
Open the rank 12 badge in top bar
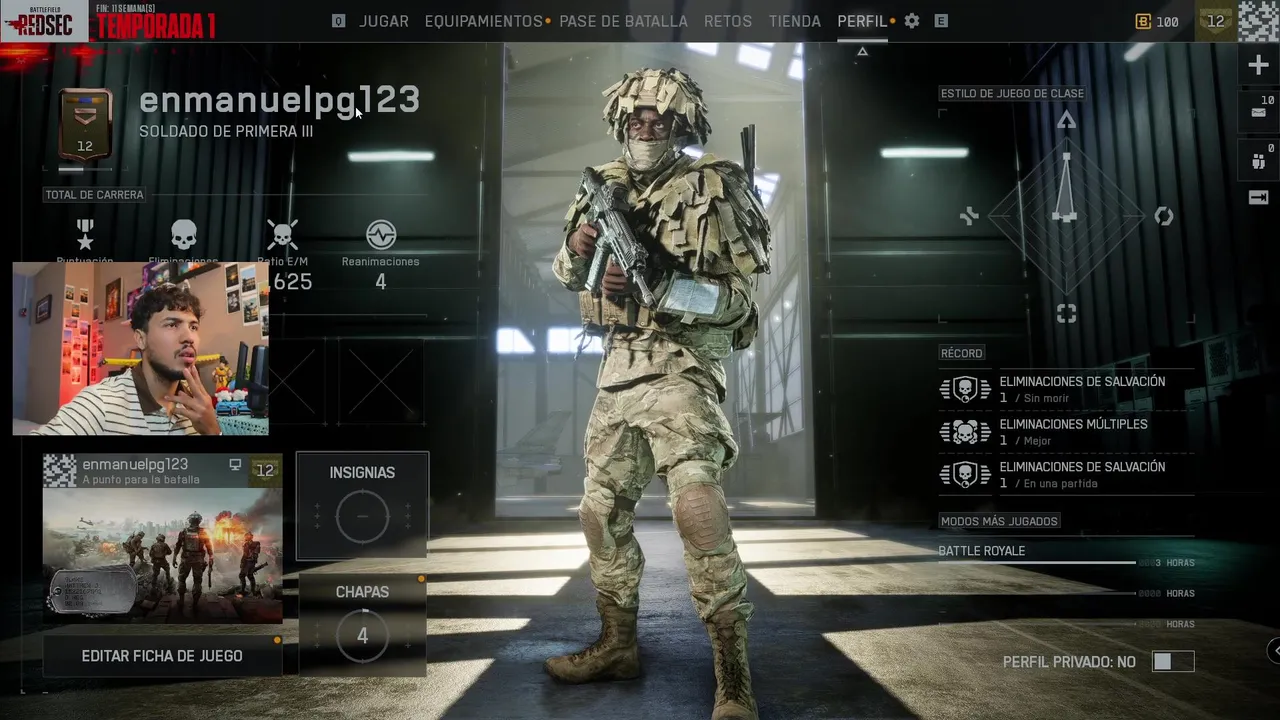[x=1215, y=21]
